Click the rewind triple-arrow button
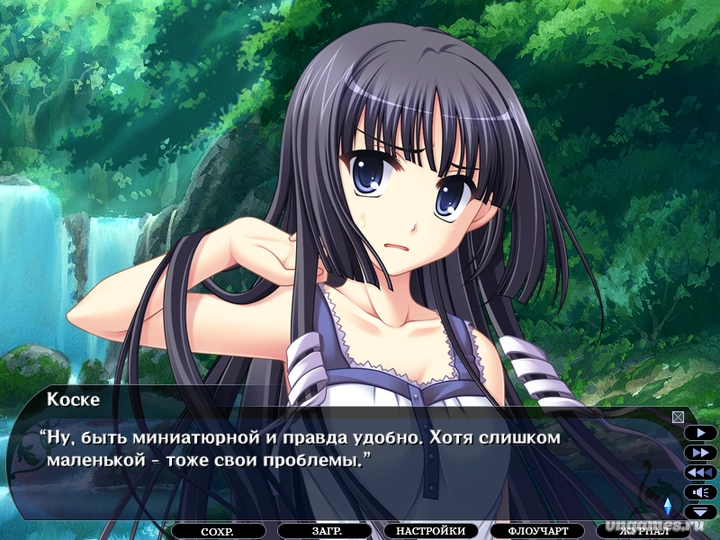This screenshot has height=540, width=720. (700, 472)
